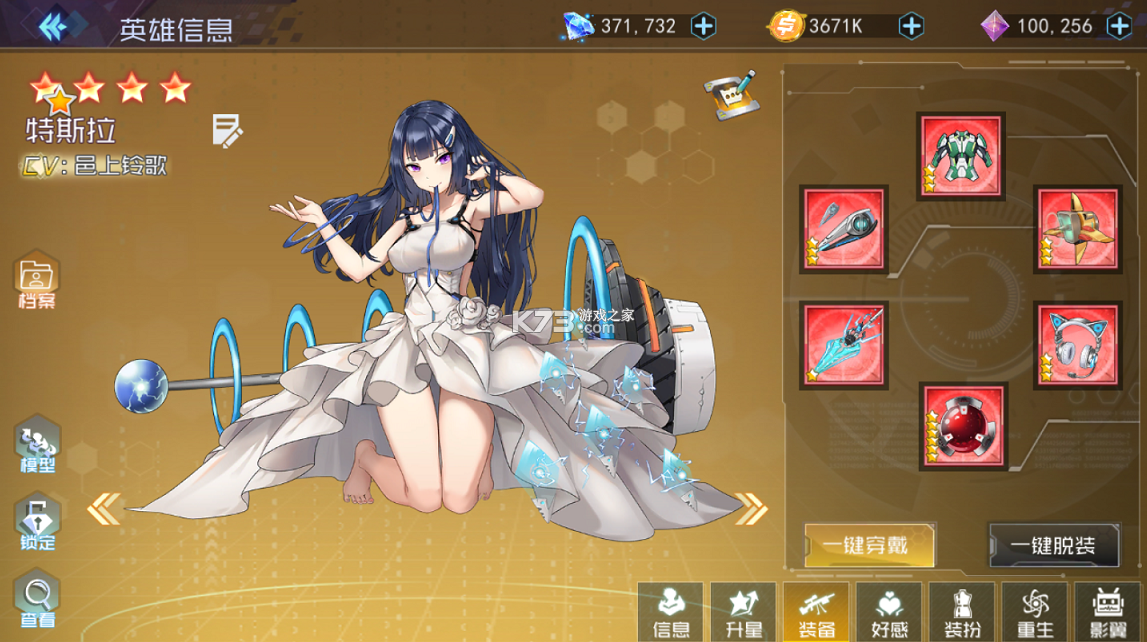The image size is (1147, 642).
Task: Open the 档案 archive folder
Action: click(38, 280)
